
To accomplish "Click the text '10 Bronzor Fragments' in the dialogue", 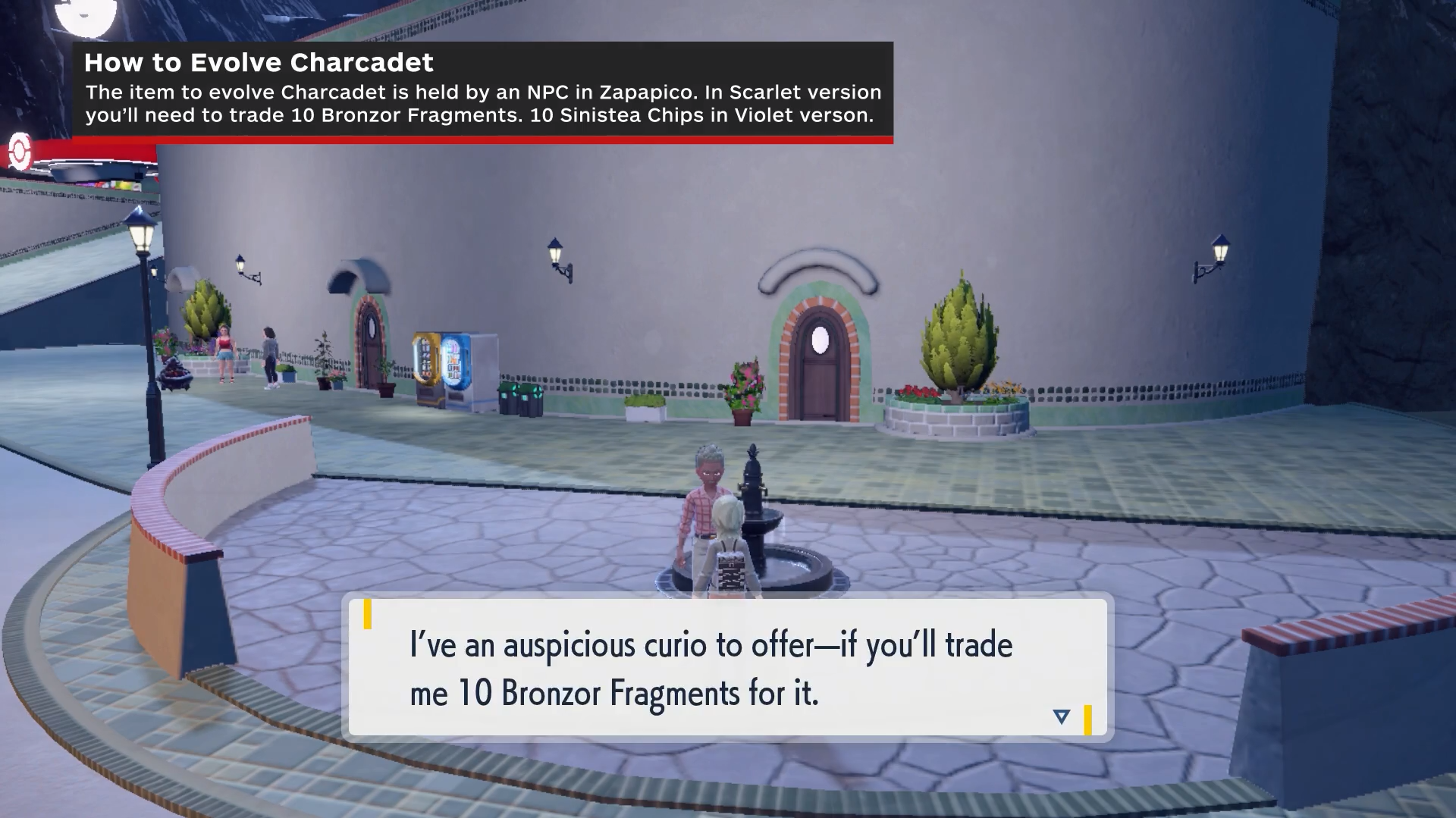I will tap(599, 690).
